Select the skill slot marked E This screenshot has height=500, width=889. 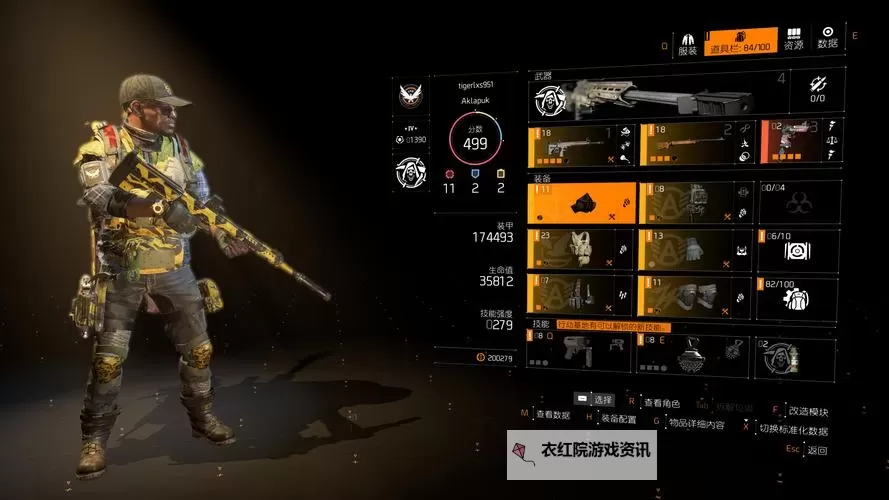695,353
